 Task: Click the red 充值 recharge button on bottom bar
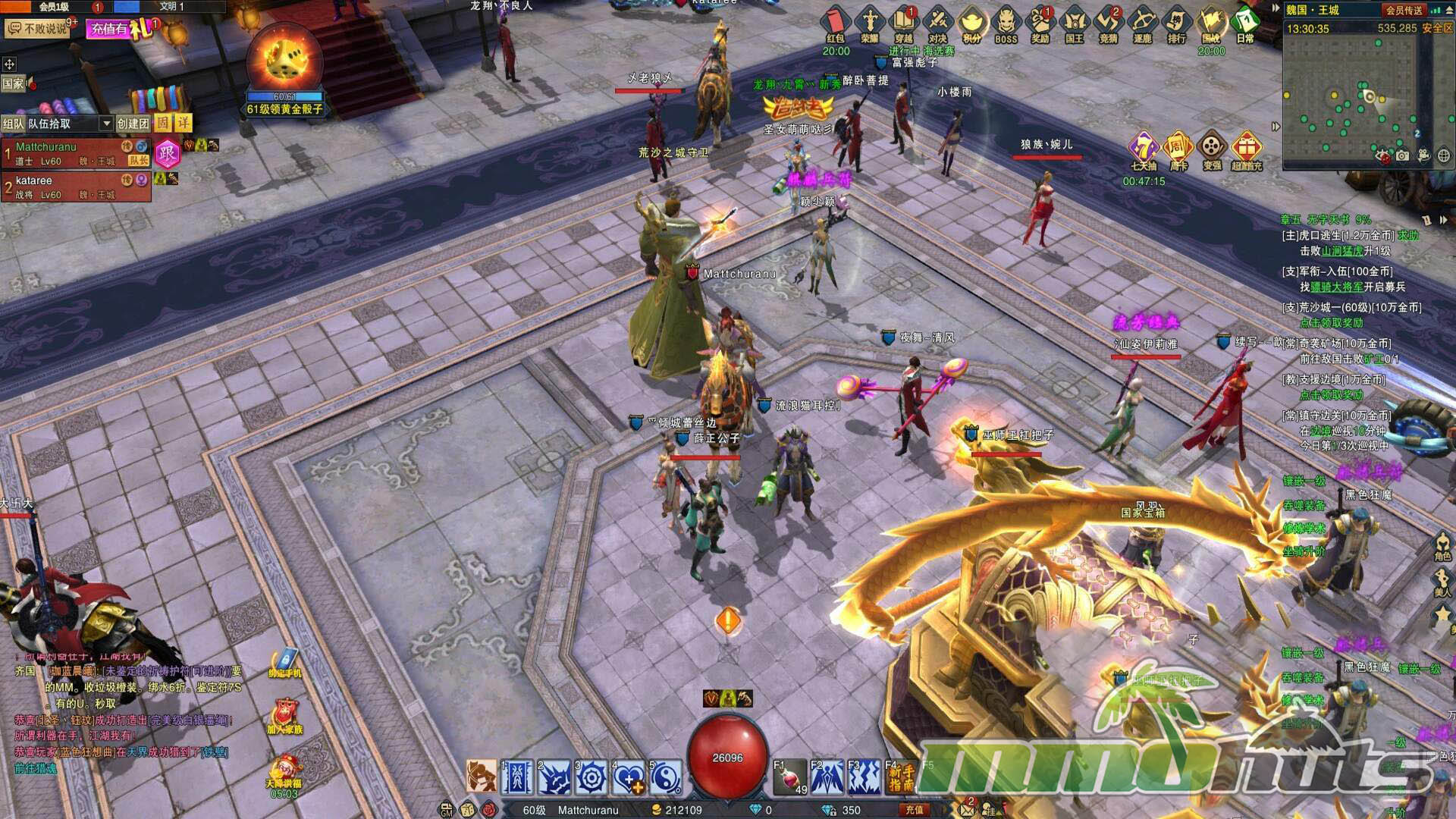pyautogui.click(x=915, y=810)
